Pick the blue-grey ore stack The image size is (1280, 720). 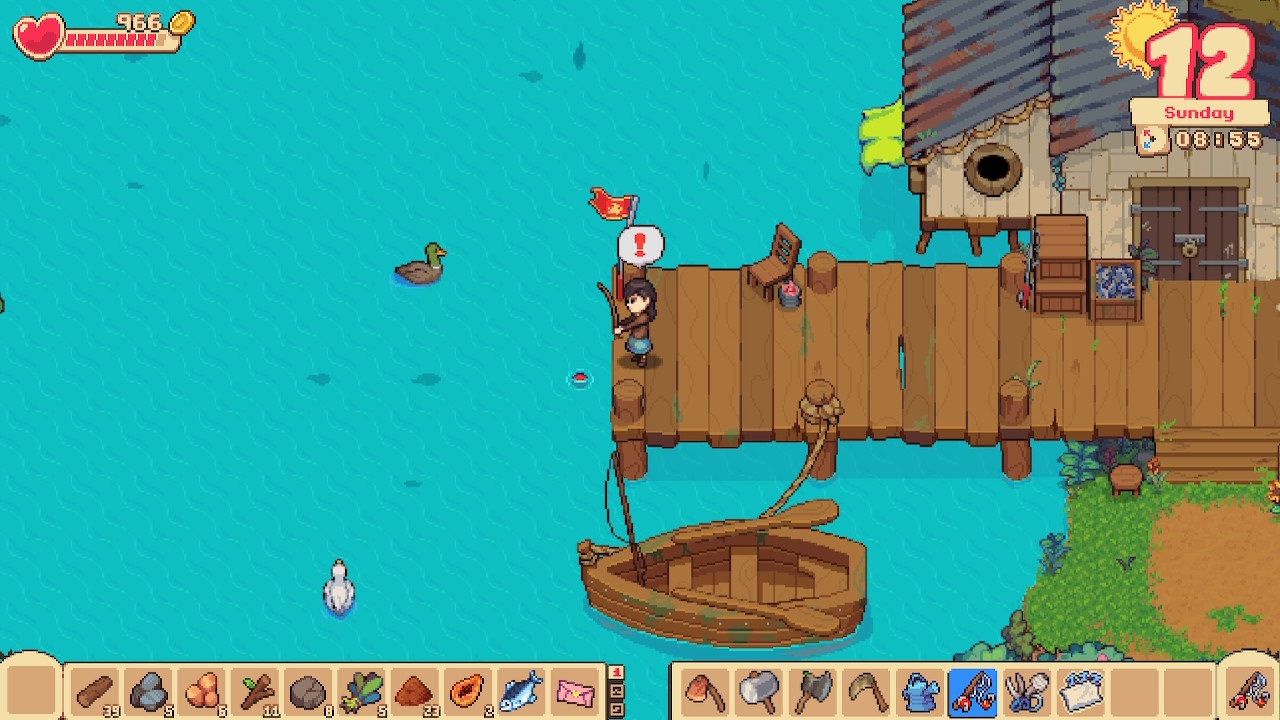point(148,691)
